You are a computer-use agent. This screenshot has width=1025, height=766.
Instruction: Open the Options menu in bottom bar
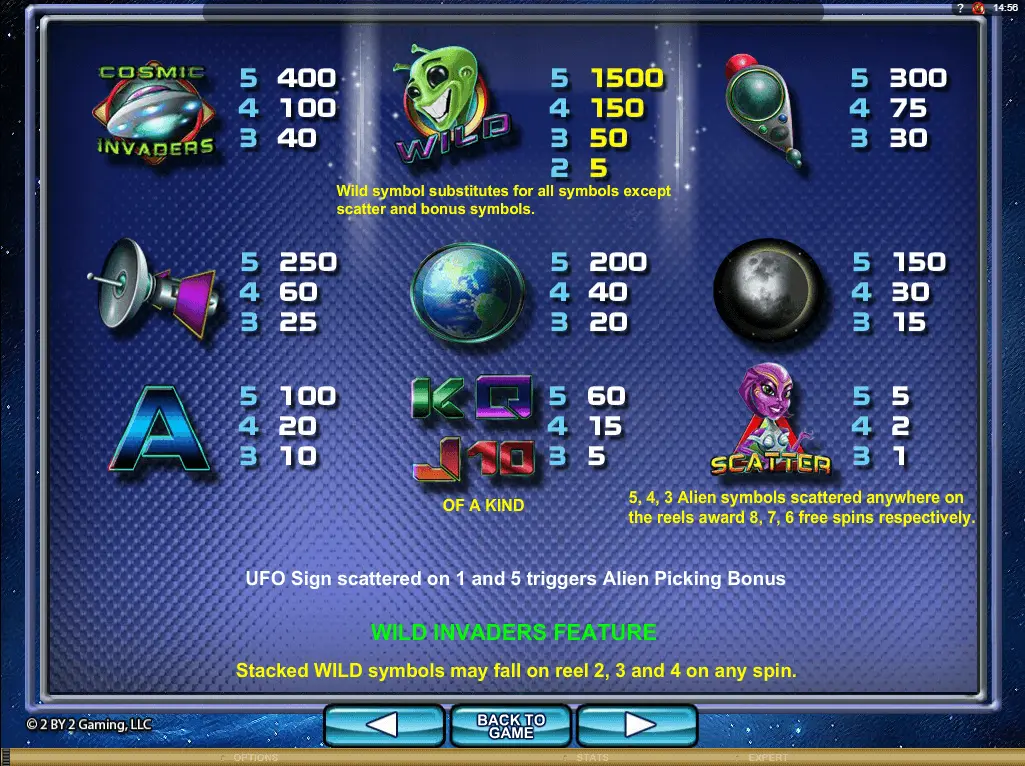[x=256, y=758]
